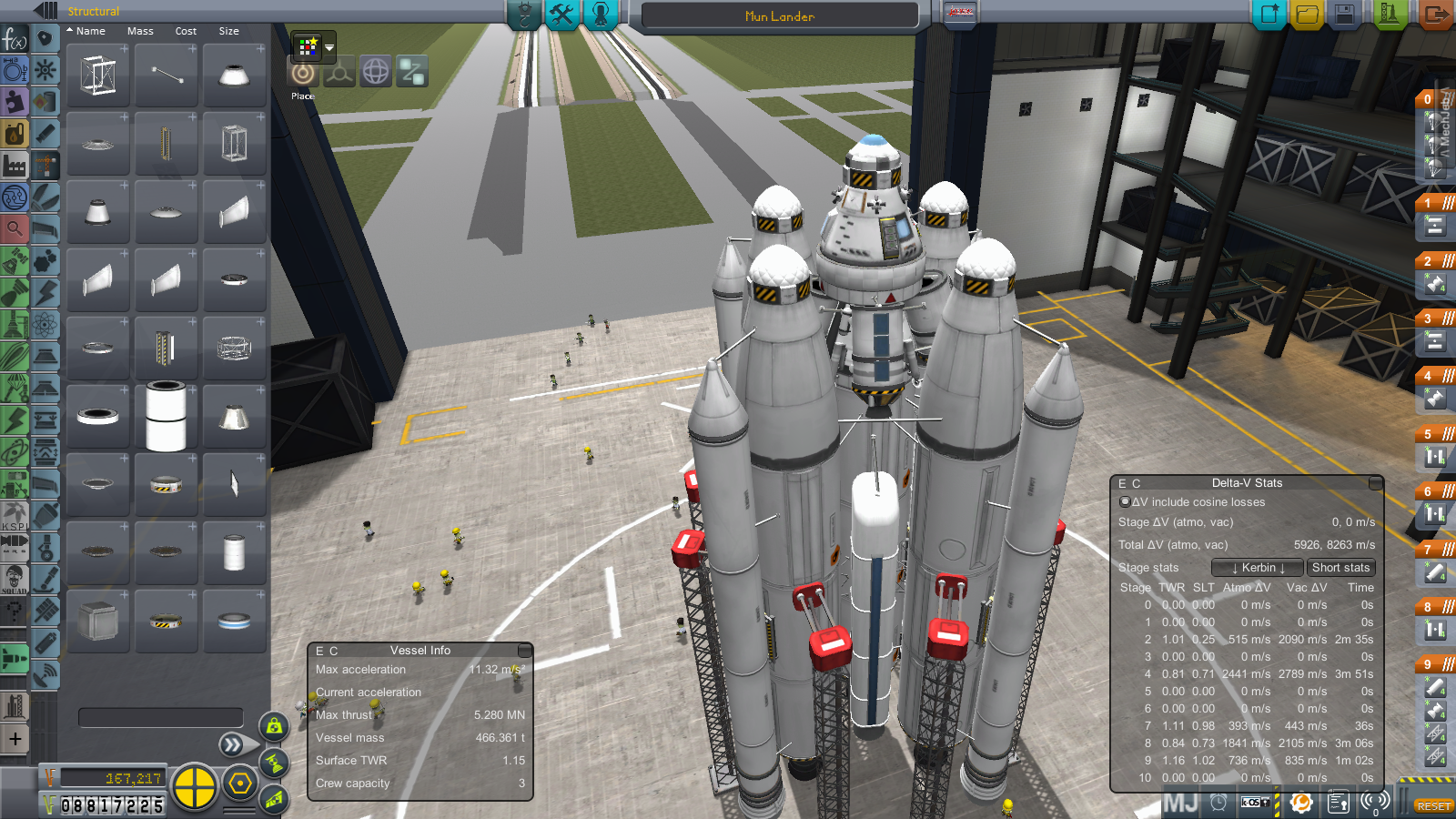
Task: Open the crew assignment tab
Action: pyautogui.click(x=601, y=14)
